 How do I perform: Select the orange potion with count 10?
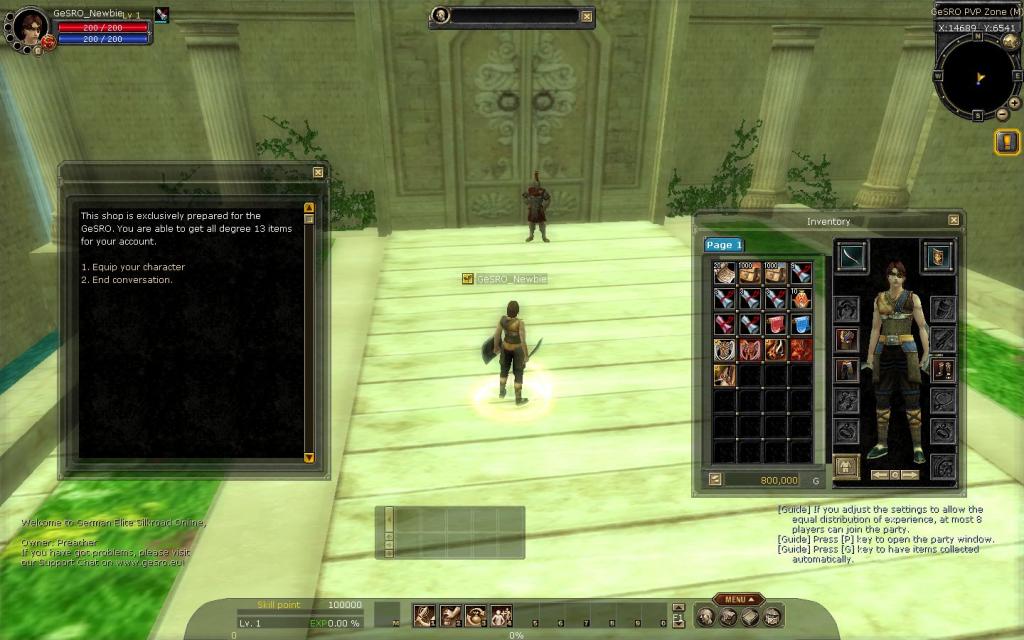(x=801, y=298)
